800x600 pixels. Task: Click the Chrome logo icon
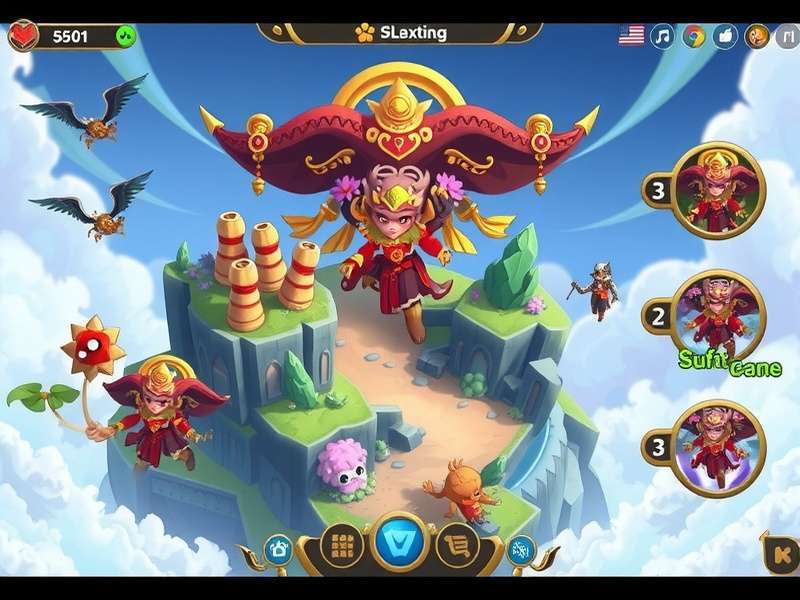click(x=694, y=36)
